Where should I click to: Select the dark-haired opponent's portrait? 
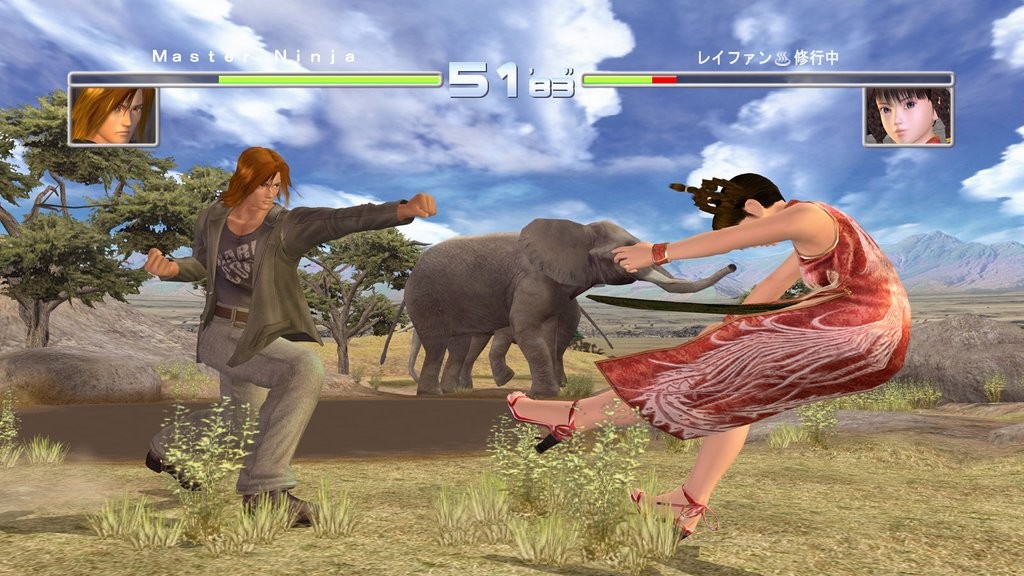click(x=907, y=116)
